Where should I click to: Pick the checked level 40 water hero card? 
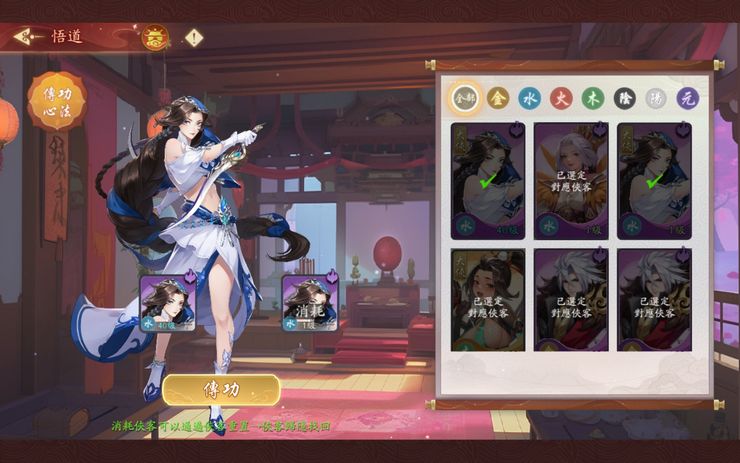pyautogui.click(x=488, y=181)
